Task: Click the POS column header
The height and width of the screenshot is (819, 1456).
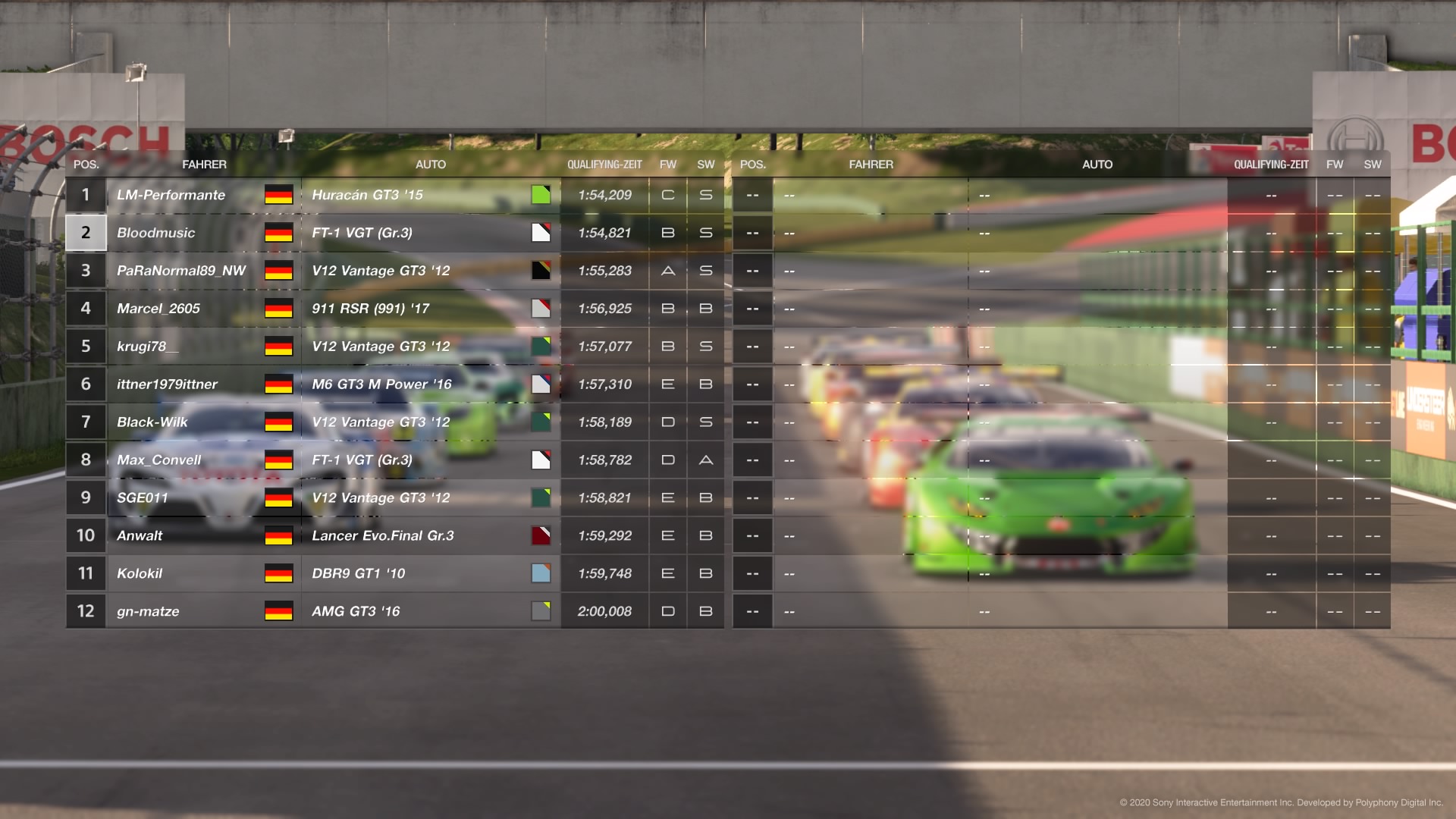Action: coord(86,164)
